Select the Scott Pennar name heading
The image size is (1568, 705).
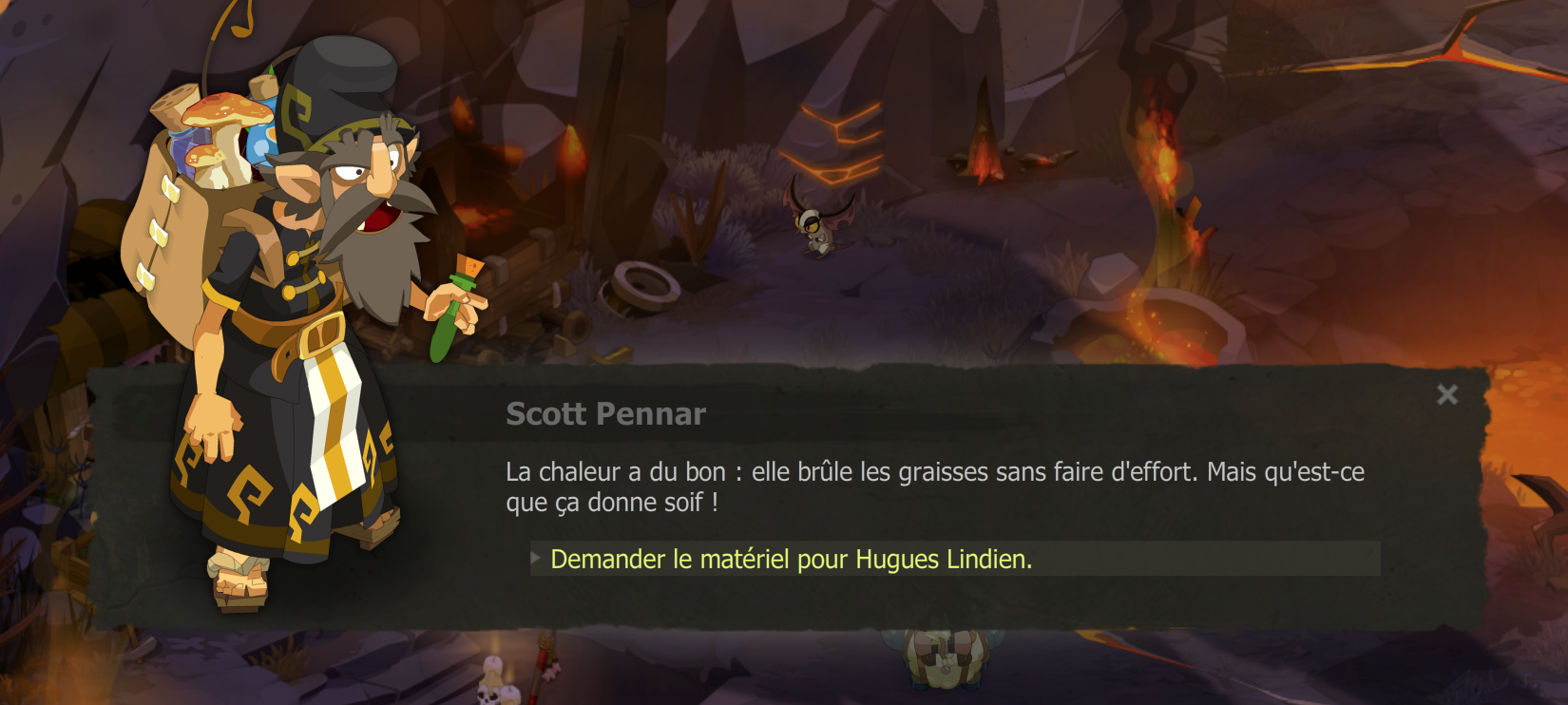point(605,413)
